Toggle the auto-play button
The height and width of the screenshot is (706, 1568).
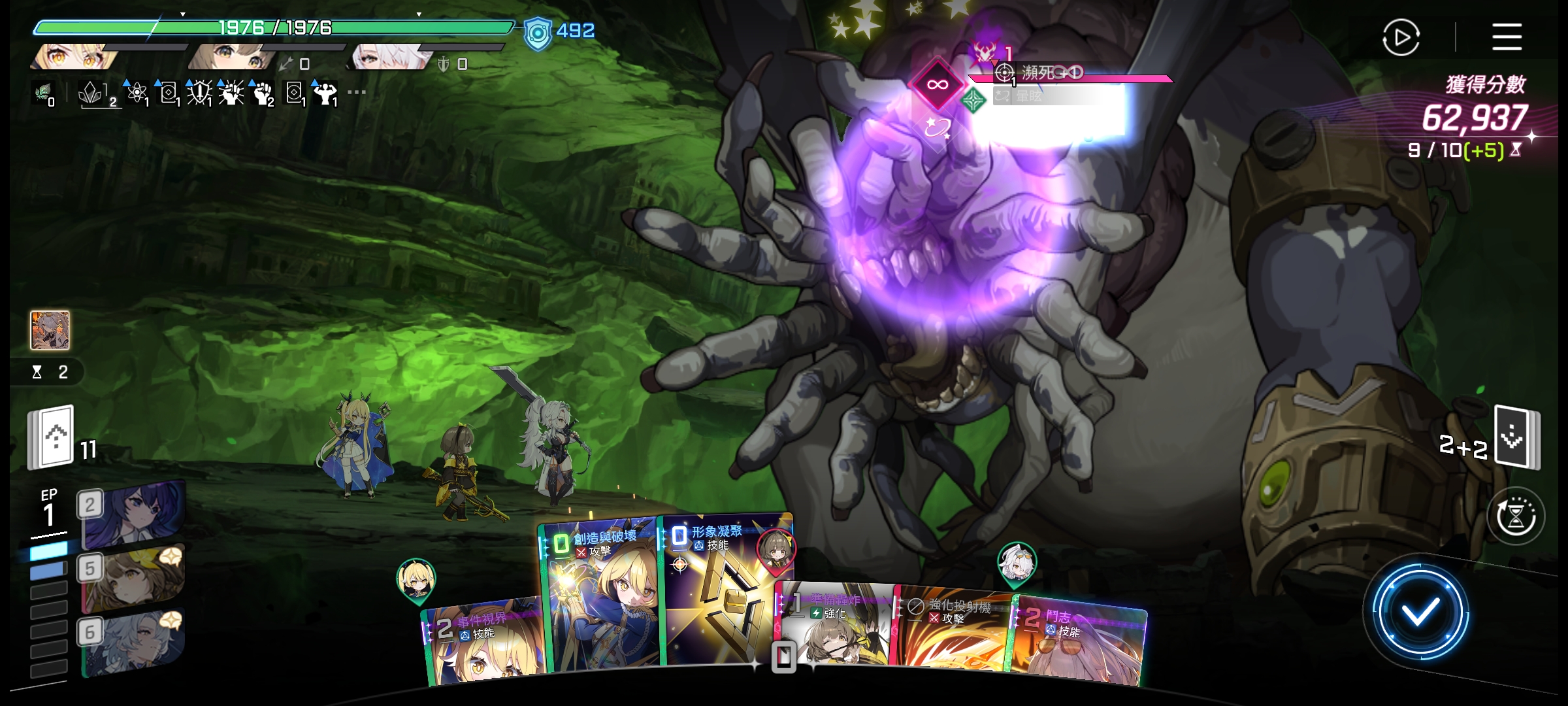(1401, 37)
